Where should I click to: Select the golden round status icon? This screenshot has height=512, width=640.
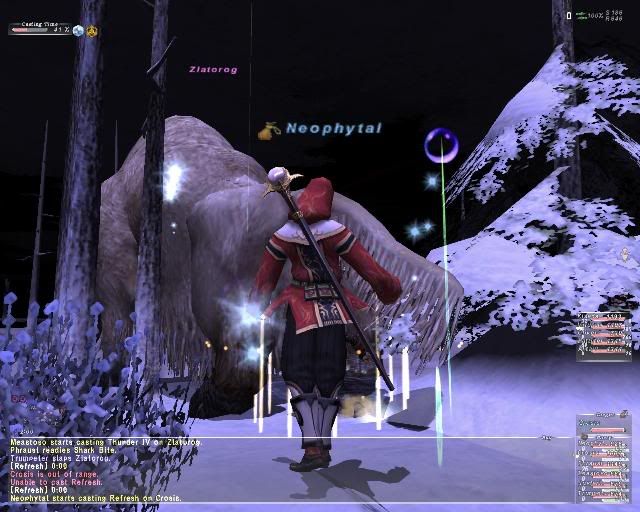[x=92, y=30]
